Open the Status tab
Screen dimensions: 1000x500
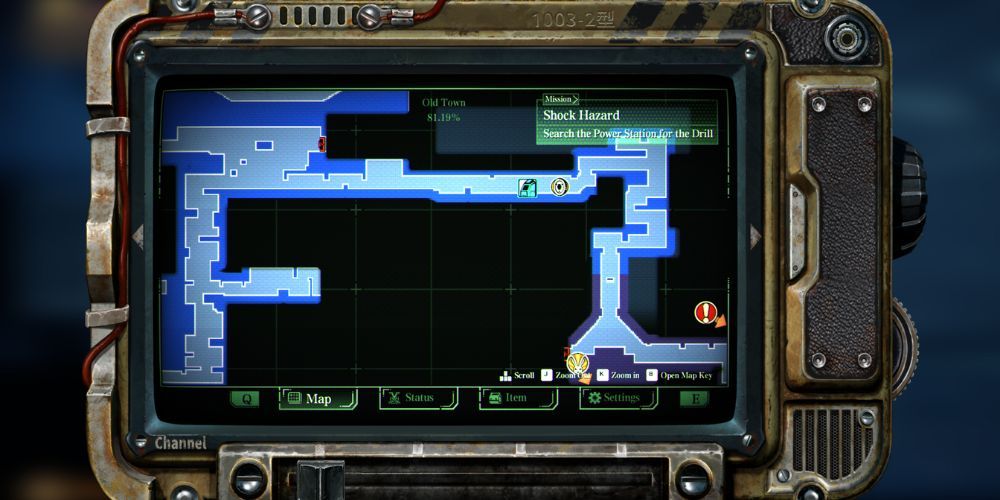coord(418,398)
